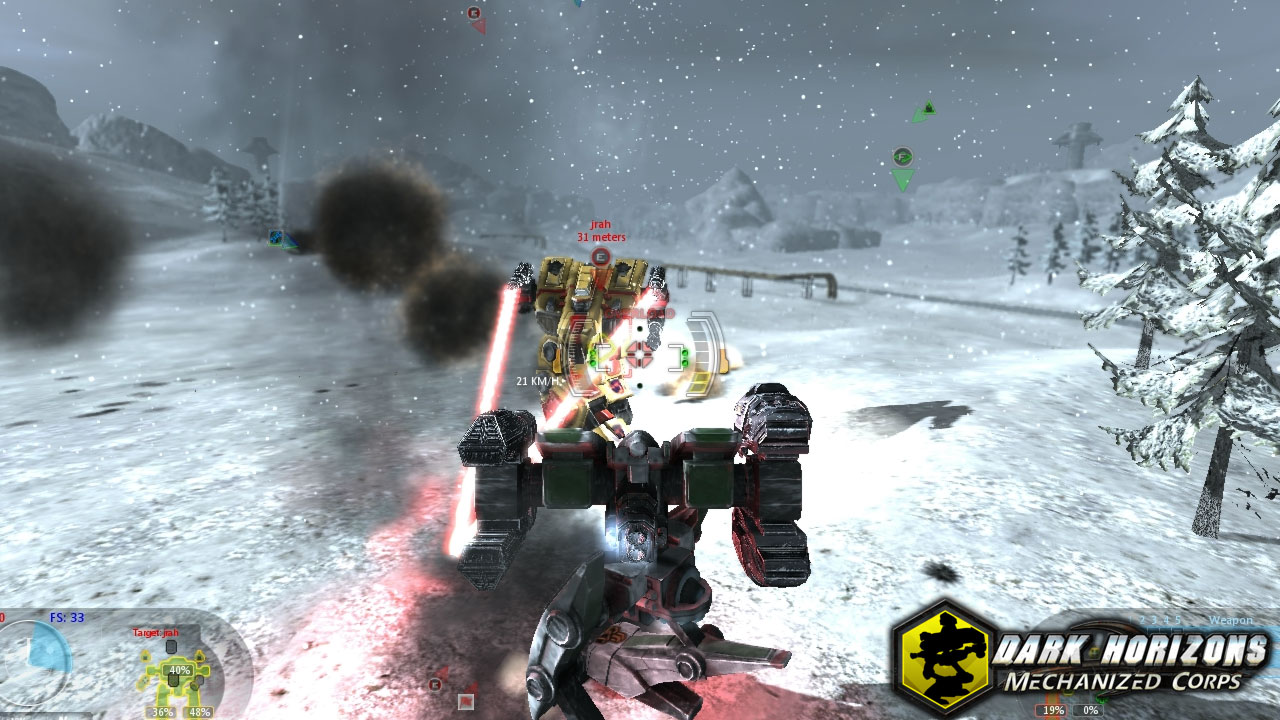
Task: Click the 'FS: 33' funds counter
Action: [66, 617]
